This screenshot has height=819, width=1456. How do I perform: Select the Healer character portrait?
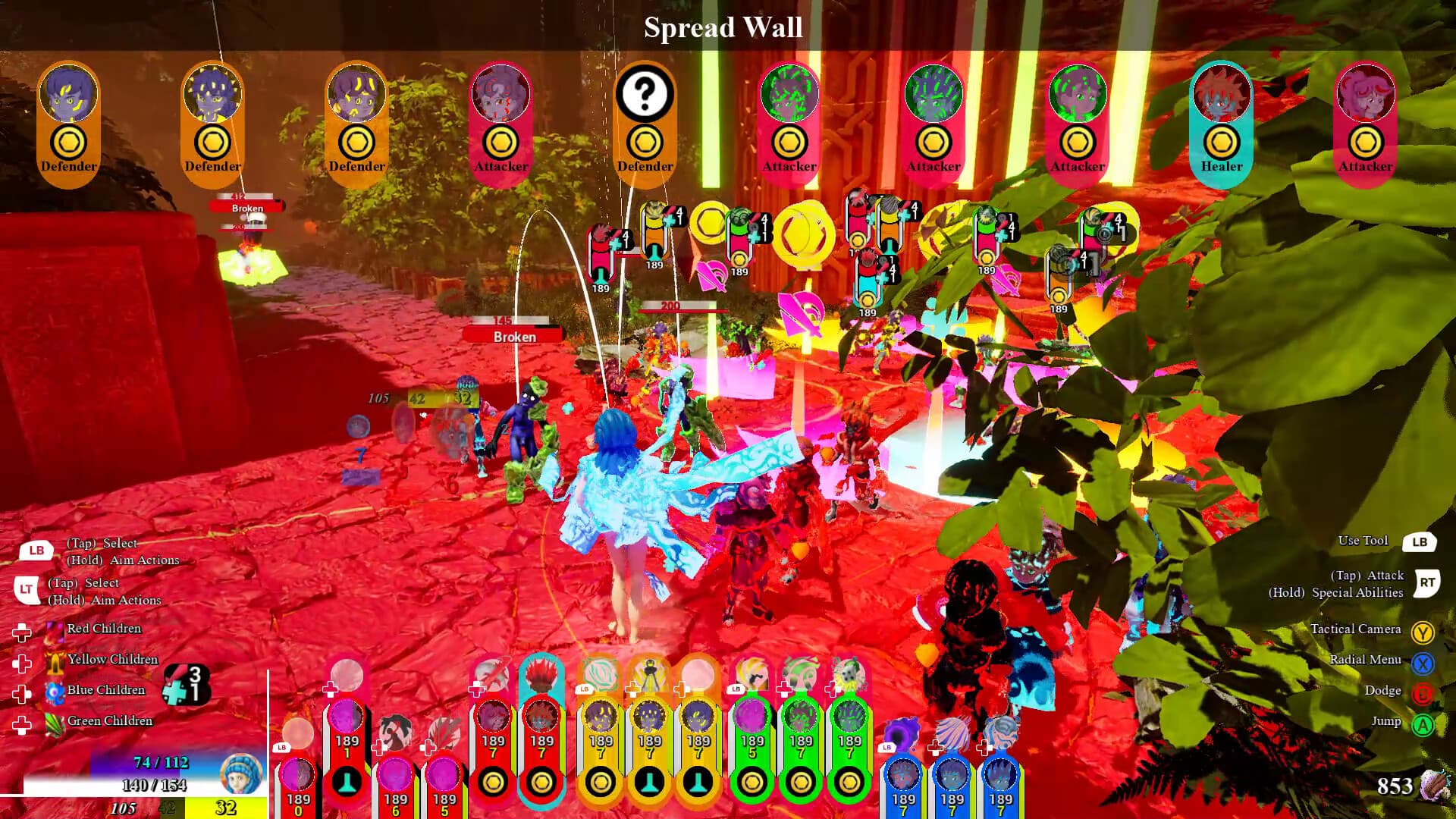pos(1221,93)
